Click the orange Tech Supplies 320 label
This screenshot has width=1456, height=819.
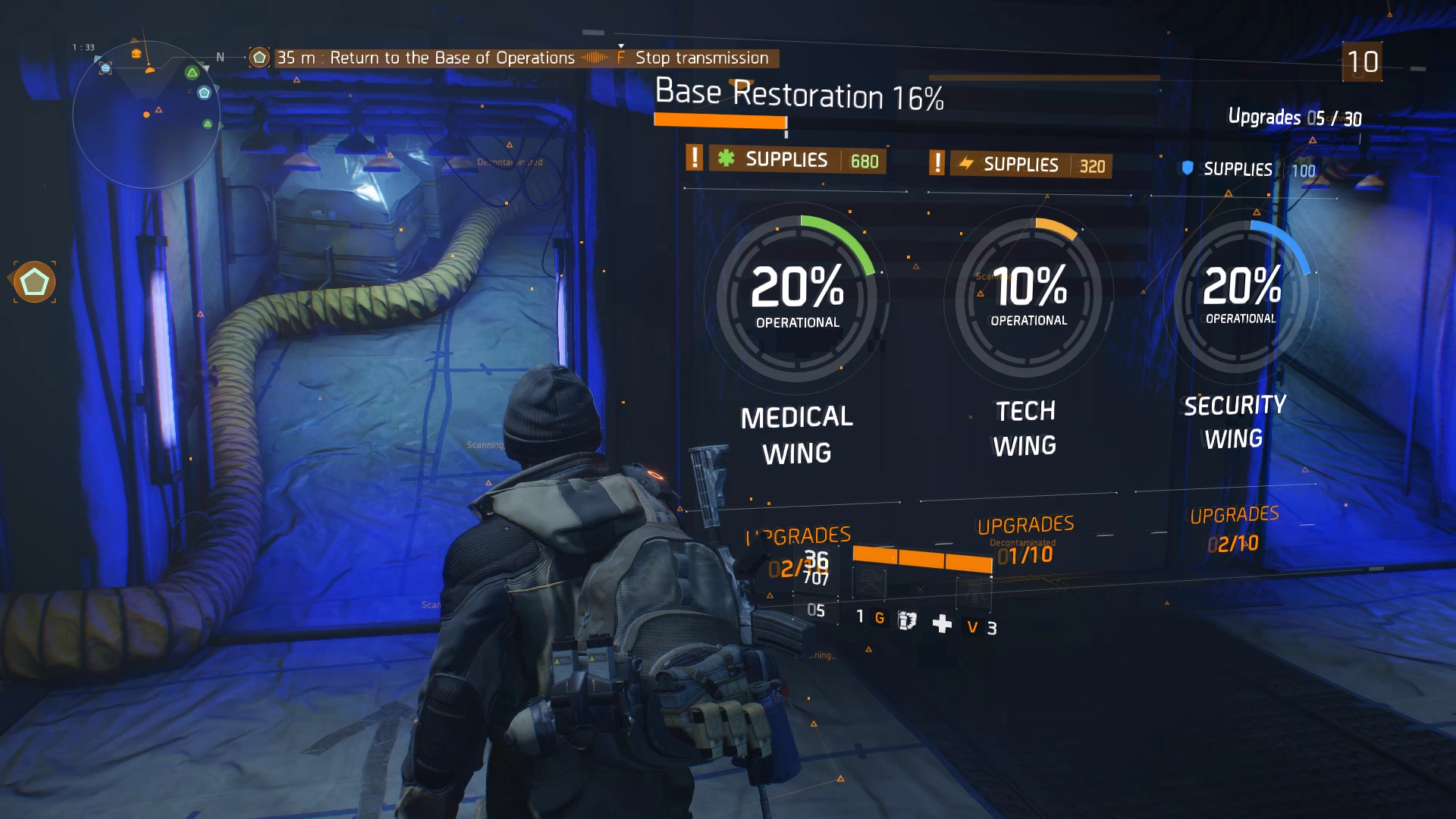(1031, 165)
